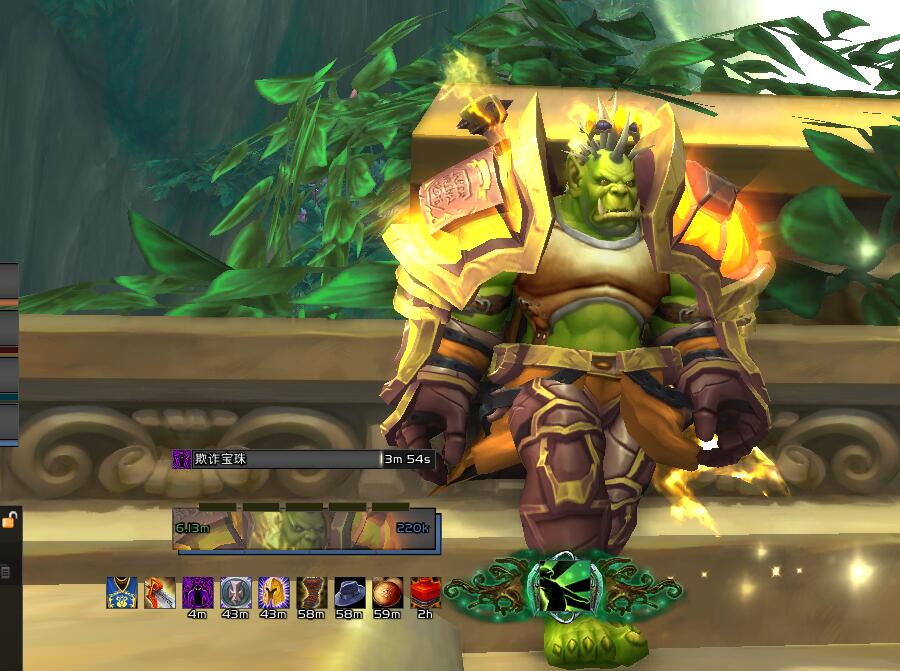This screenshot has height=671, width=900.
Task: Select the golden helmet buff icon
Action: pos(273,593)
